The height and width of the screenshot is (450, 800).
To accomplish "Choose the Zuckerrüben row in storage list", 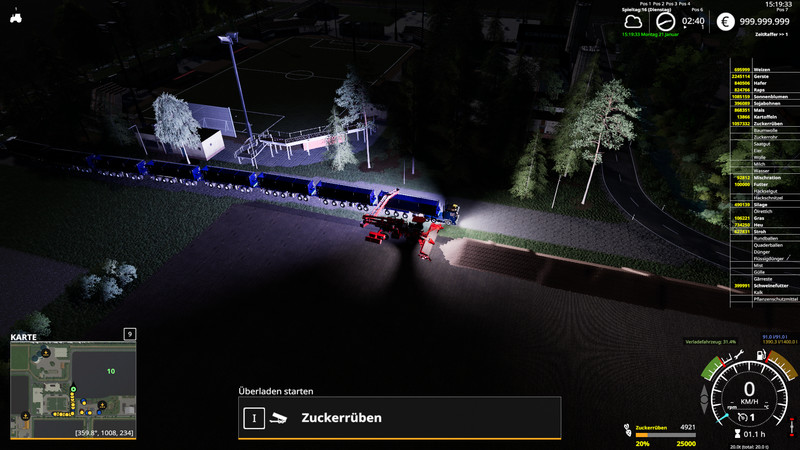I will [x=765, y=123].
